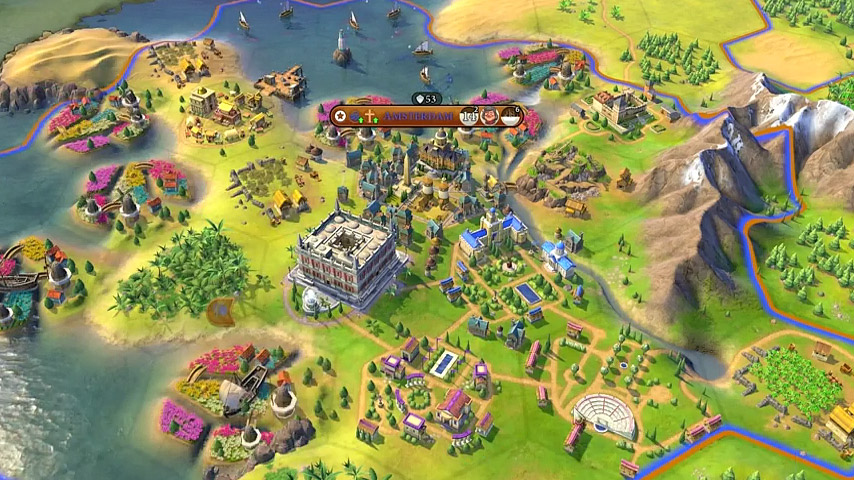Viewport: 854px width, 480px height.
Task: Click Amsterdam's leader portrait production icon
Action: click(x=491, y=116)
